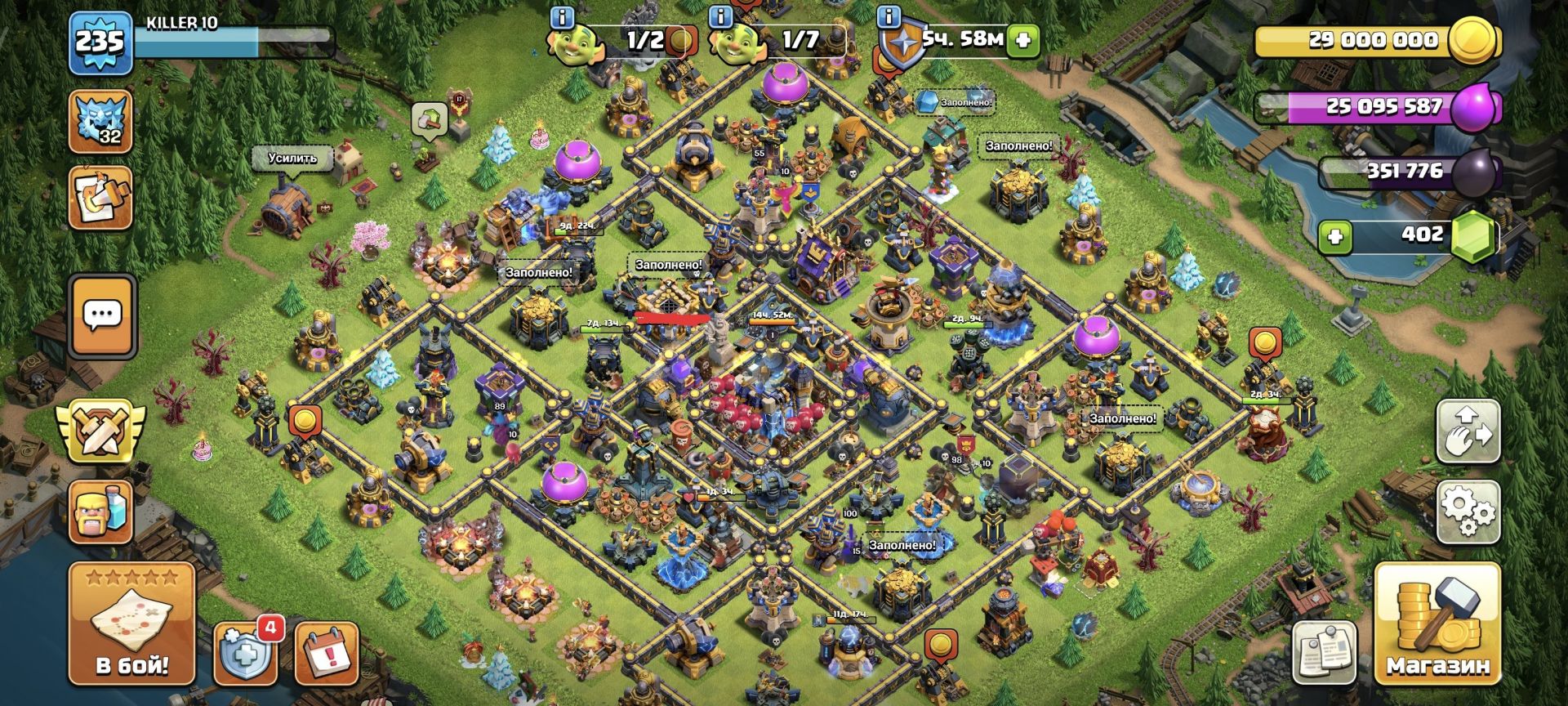
Task: Show builder info above the 1/2 counter
Action: (563, 16)
